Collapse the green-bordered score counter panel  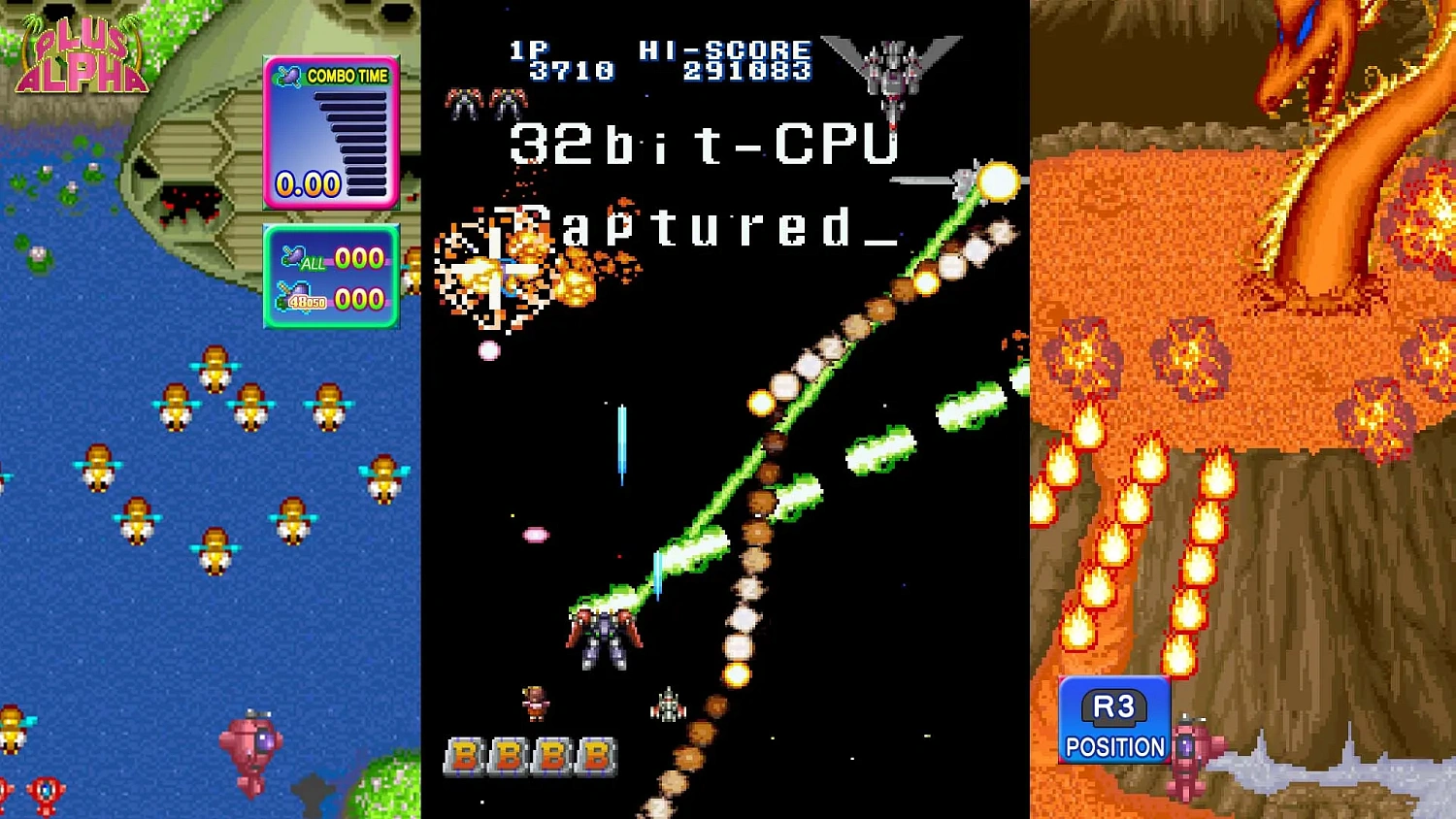click(332, 277)
